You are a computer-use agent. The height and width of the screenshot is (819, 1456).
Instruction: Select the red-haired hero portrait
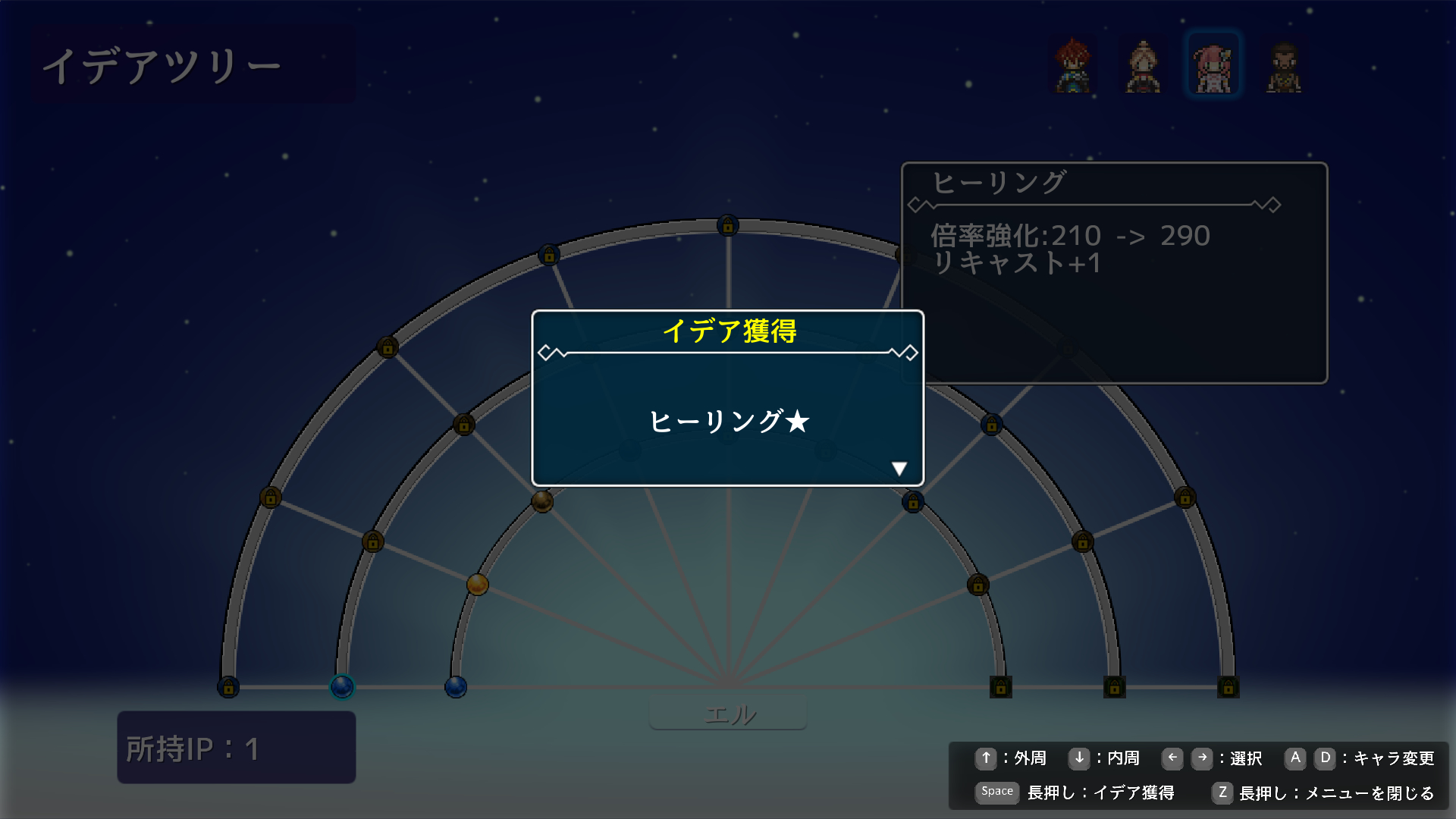1072,65
